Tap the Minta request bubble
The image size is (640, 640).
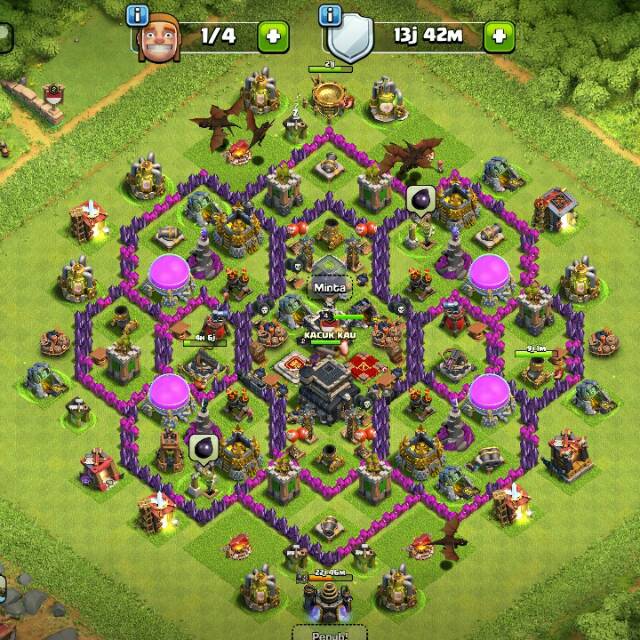click(x=327, y=284)
